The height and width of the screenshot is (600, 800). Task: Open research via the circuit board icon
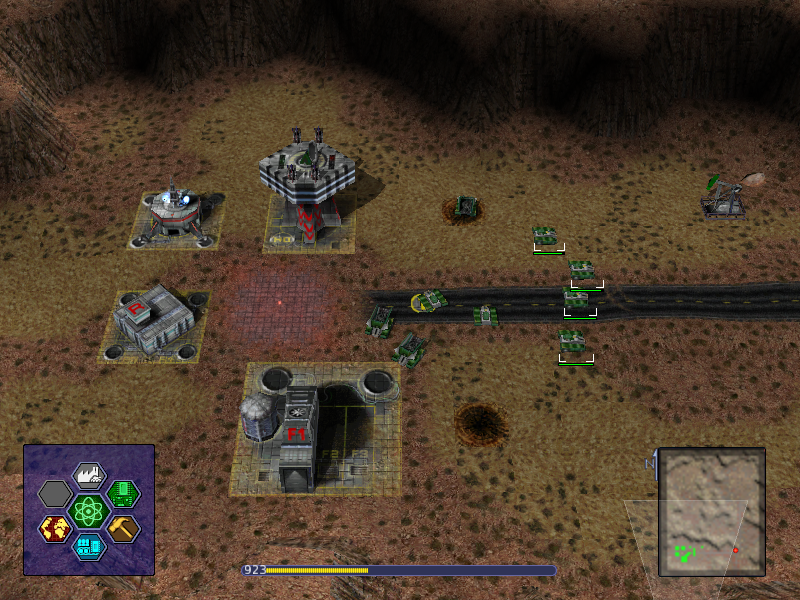point(122,492)
